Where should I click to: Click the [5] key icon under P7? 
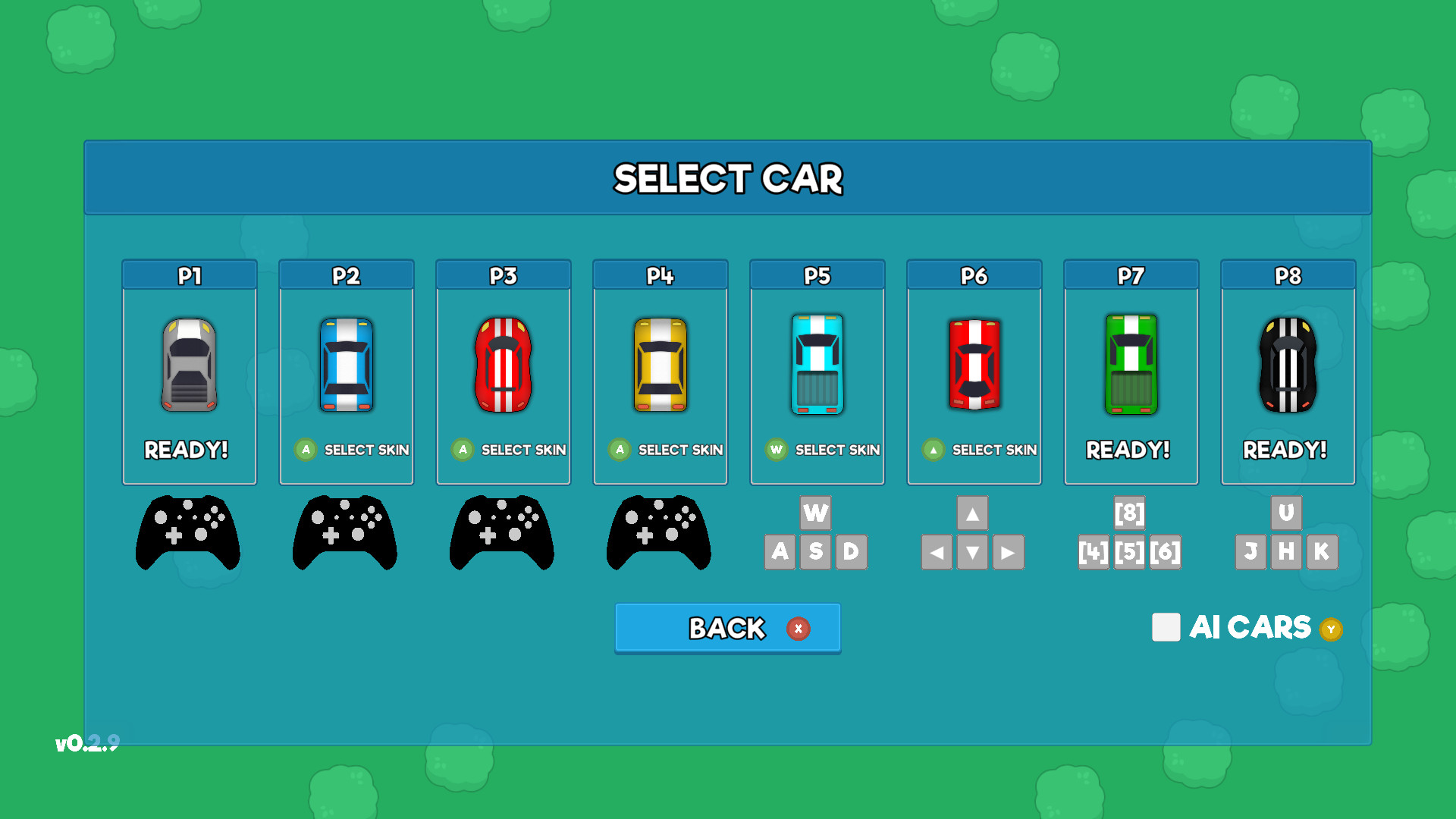[1131, 552]
